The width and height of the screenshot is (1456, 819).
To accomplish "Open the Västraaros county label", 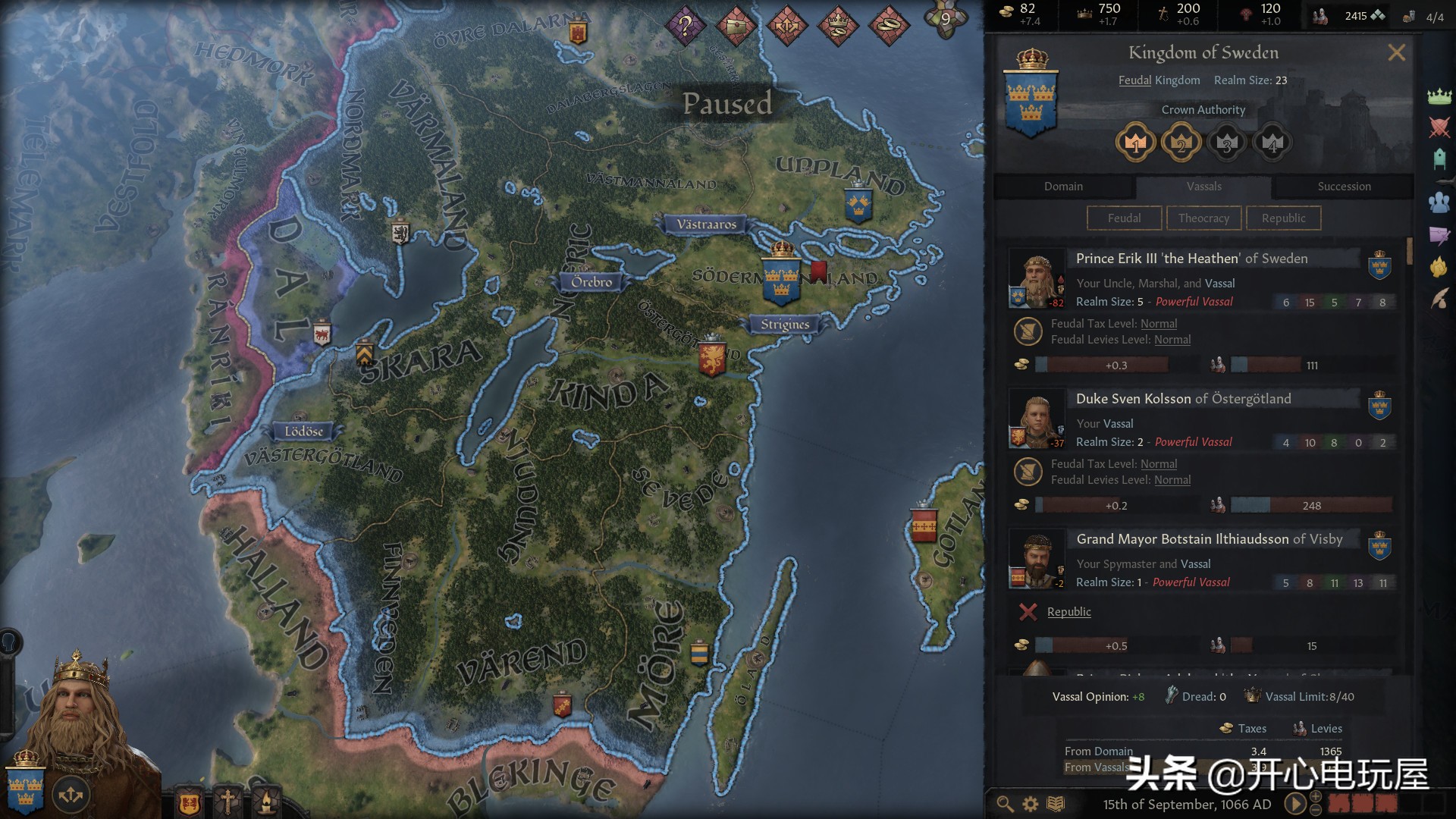I will click(706, 224).
